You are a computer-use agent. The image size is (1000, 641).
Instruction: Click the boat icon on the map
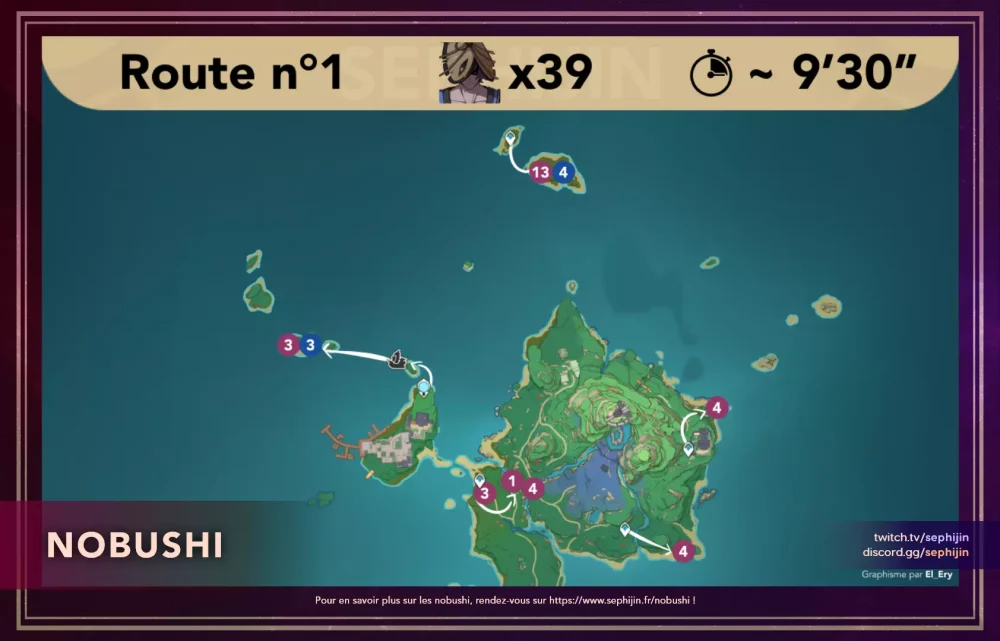click(x=397, y=359)
